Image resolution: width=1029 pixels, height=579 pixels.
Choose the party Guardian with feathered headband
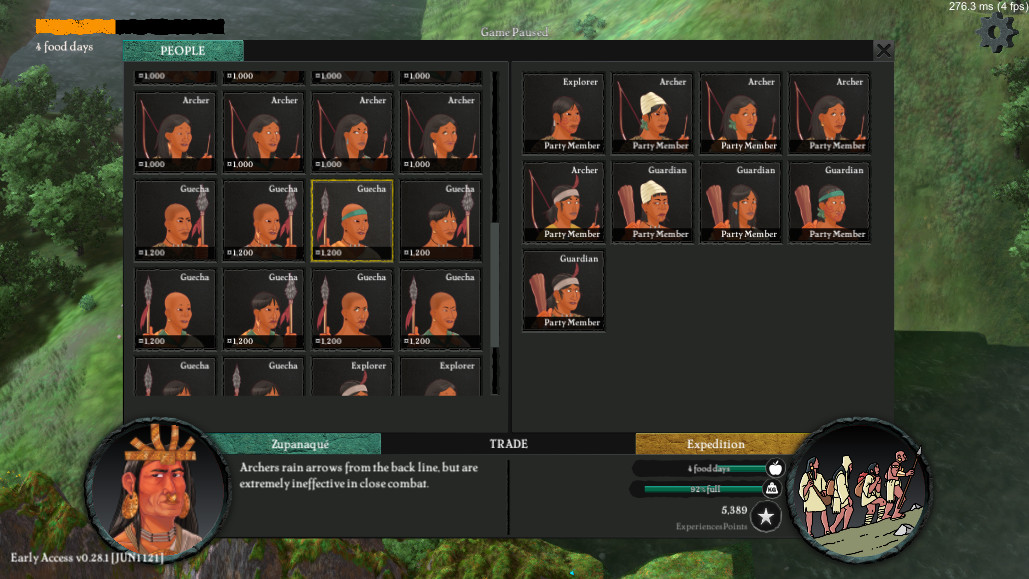pyautogui.click(x=564, y=291)
